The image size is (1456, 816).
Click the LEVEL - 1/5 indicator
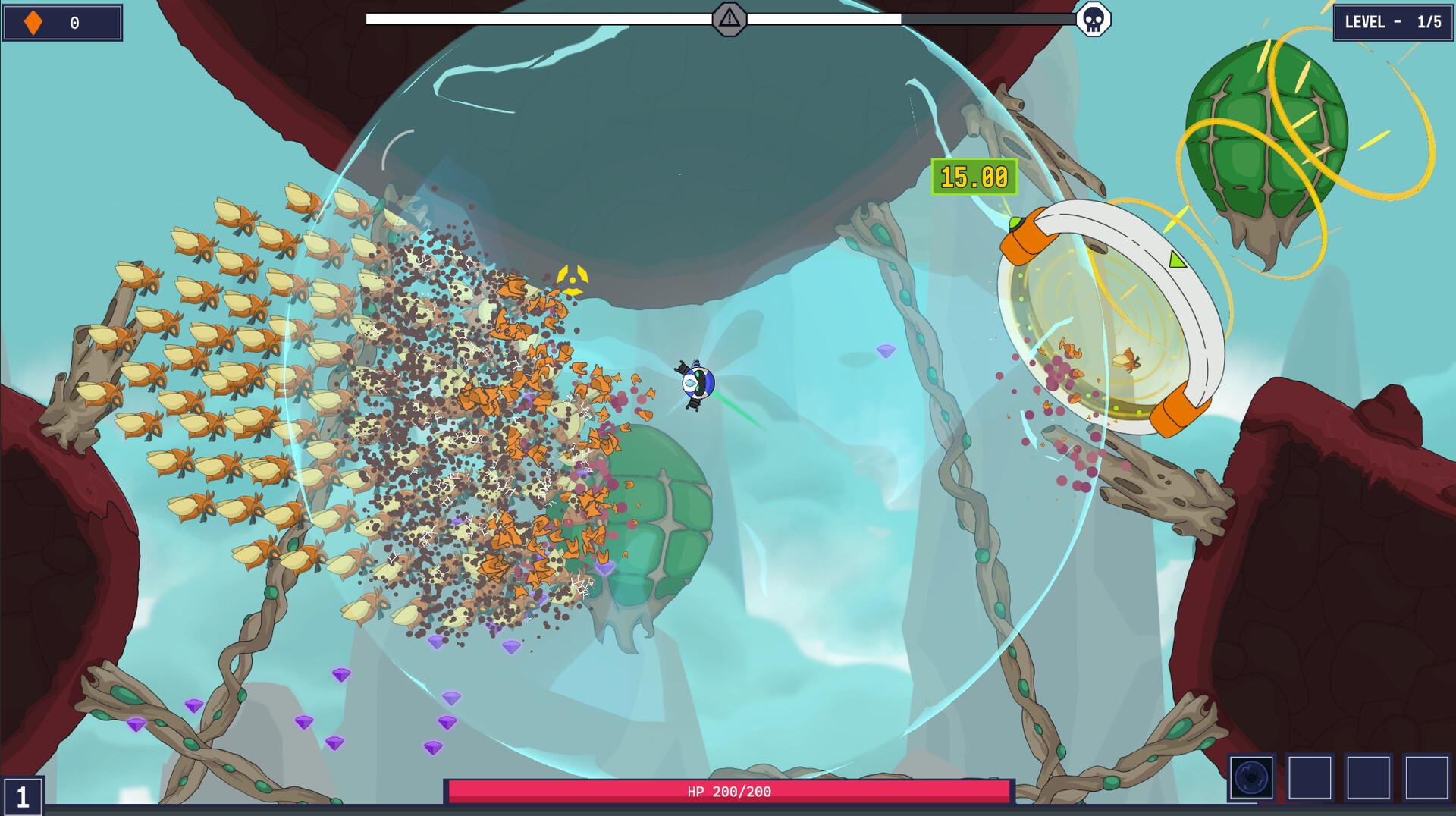point(1397,24)
